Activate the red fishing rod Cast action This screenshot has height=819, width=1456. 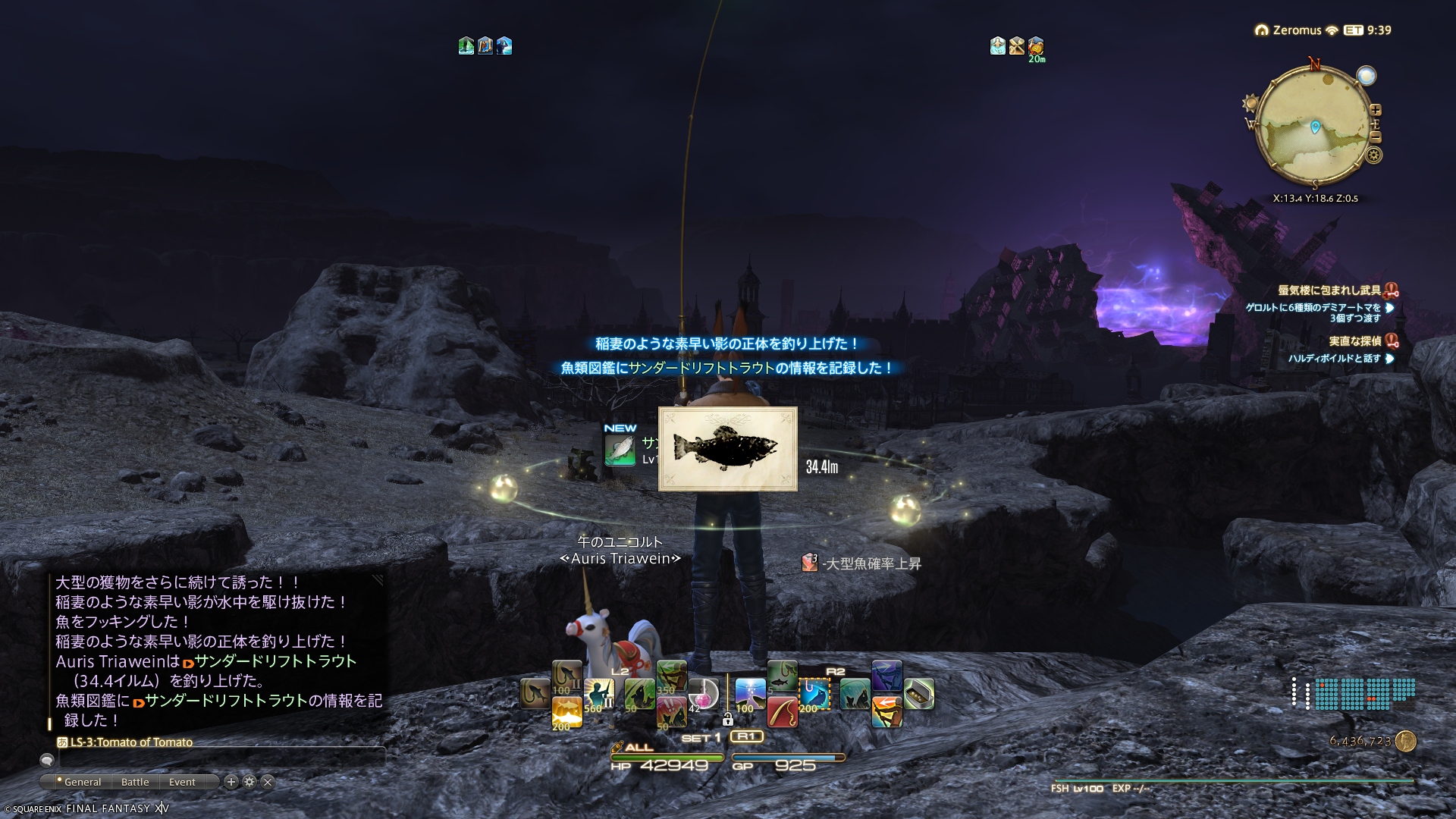[782, 712]
